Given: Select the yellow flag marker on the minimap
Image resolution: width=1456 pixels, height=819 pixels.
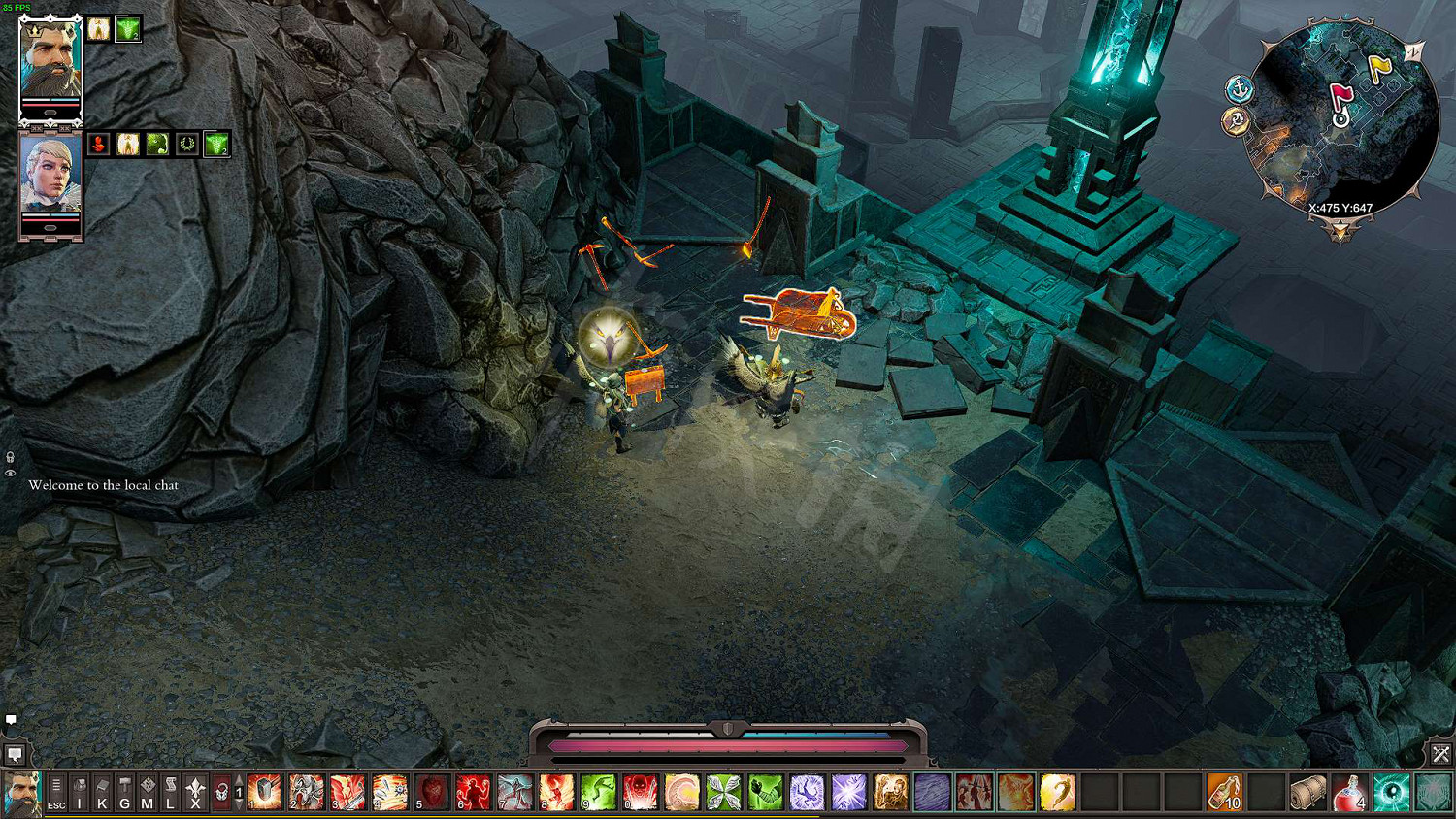Looking at the screenshot, I should (1379, 68).
